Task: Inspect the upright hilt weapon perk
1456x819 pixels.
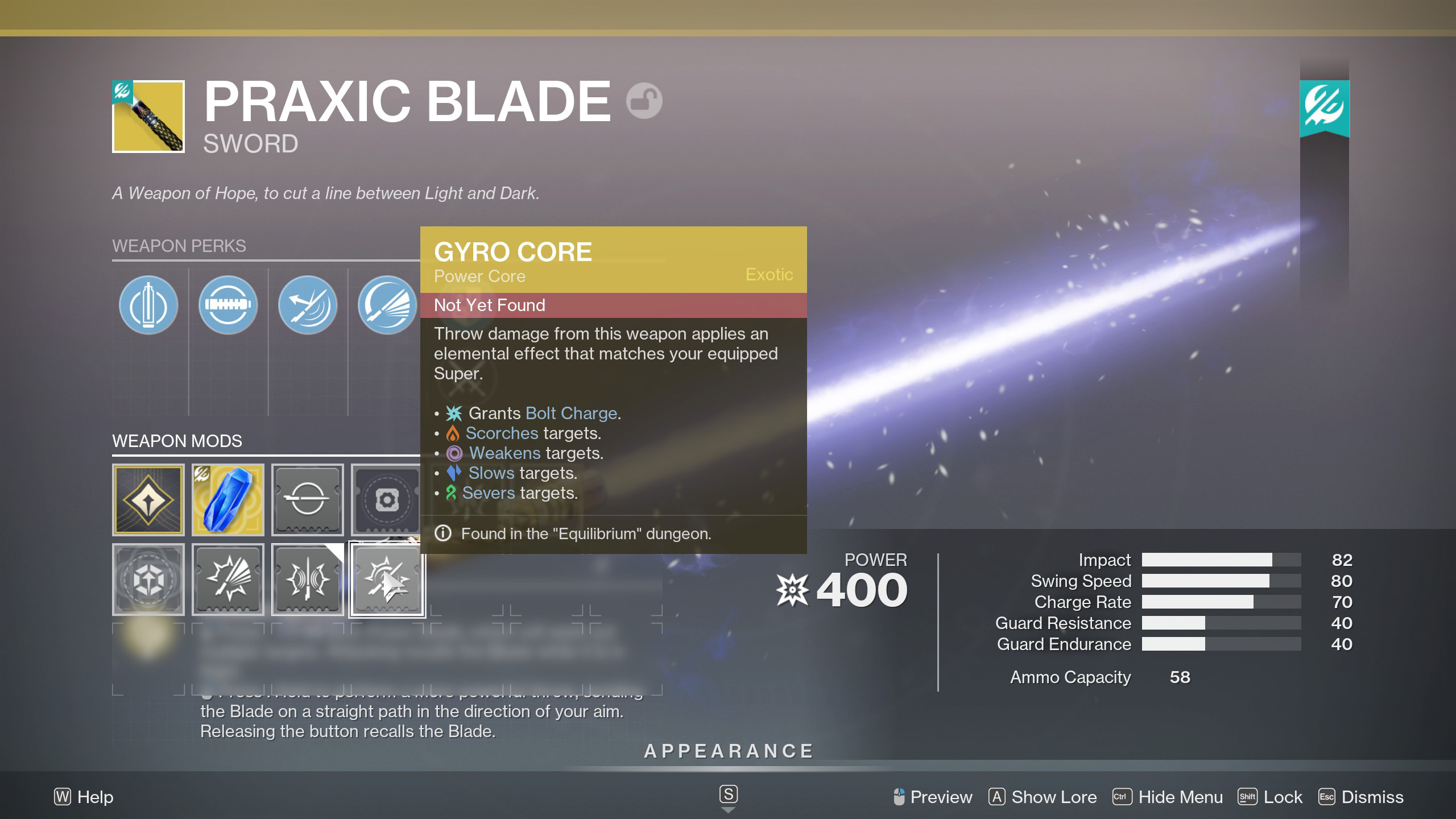Action: (148, 305)
